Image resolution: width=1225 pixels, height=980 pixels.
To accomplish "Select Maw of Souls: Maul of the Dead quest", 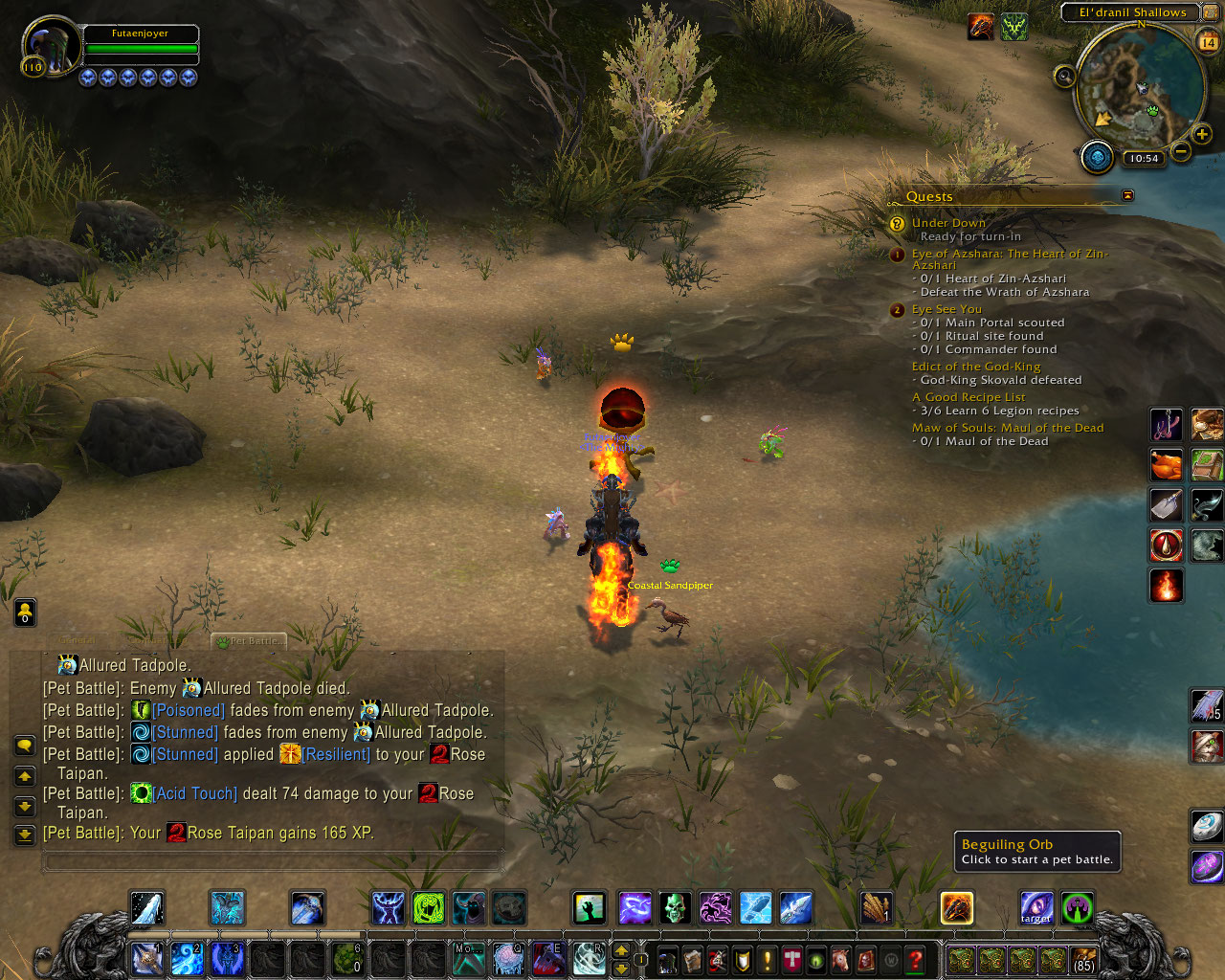I will click(1007, 428).
